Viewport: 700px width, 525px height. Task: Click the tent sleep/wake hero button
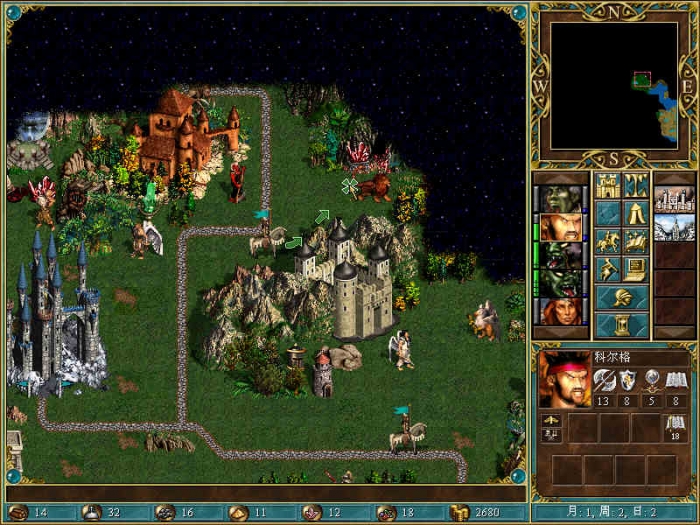click(x=636, y=213)
